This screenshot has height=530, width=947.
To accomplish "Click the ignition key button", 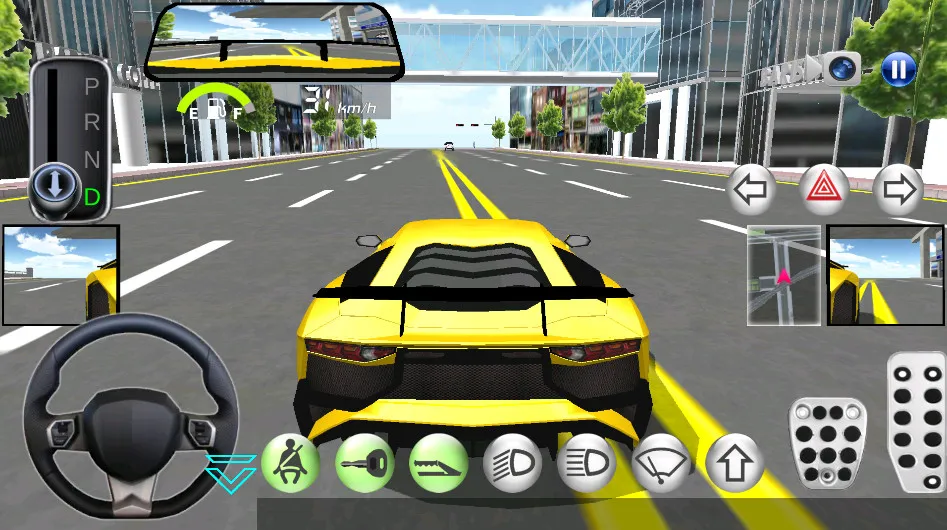I will pos(364,464).
